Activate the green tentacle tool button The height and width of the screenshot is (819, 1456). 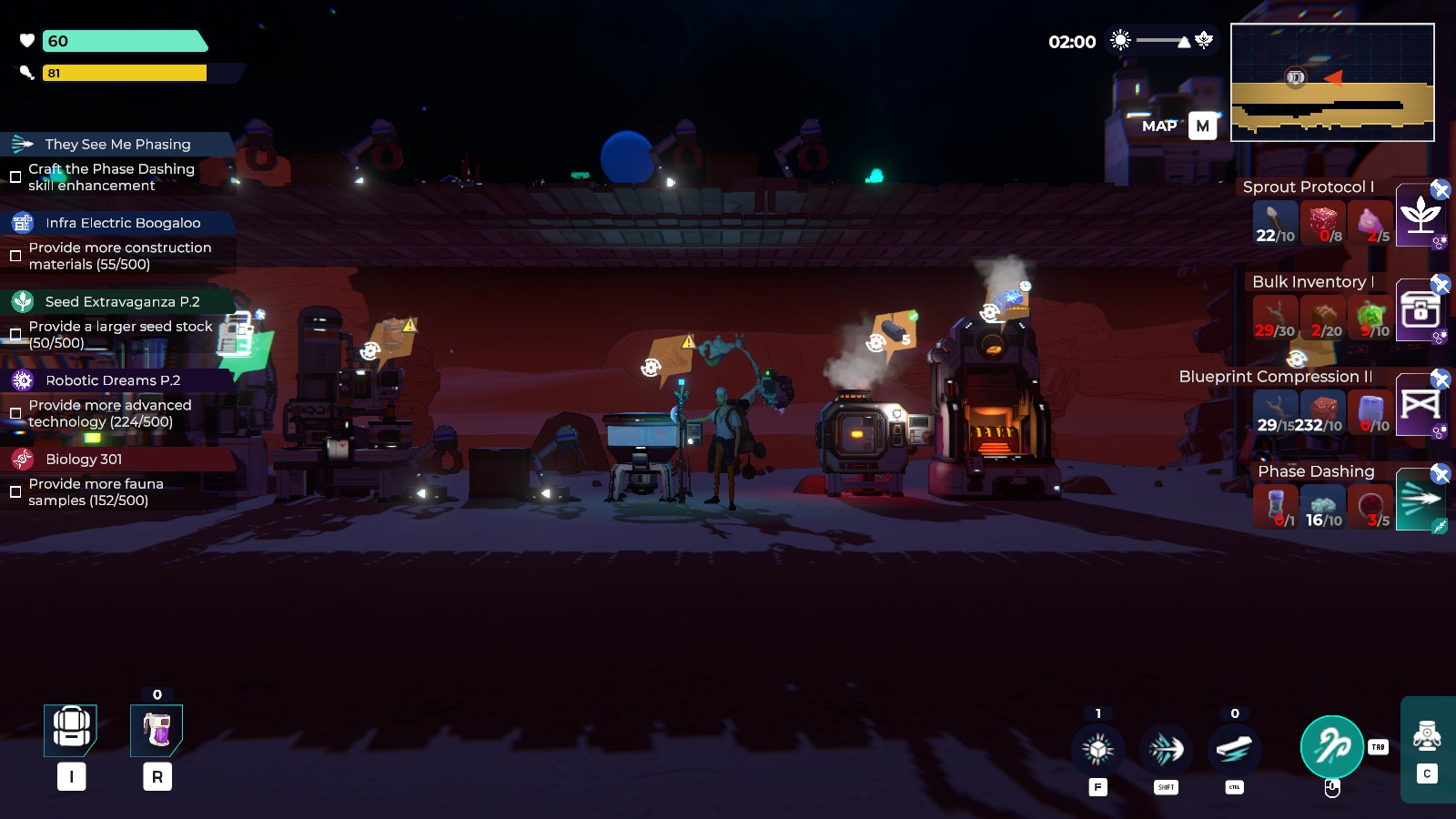(1331, 747)
